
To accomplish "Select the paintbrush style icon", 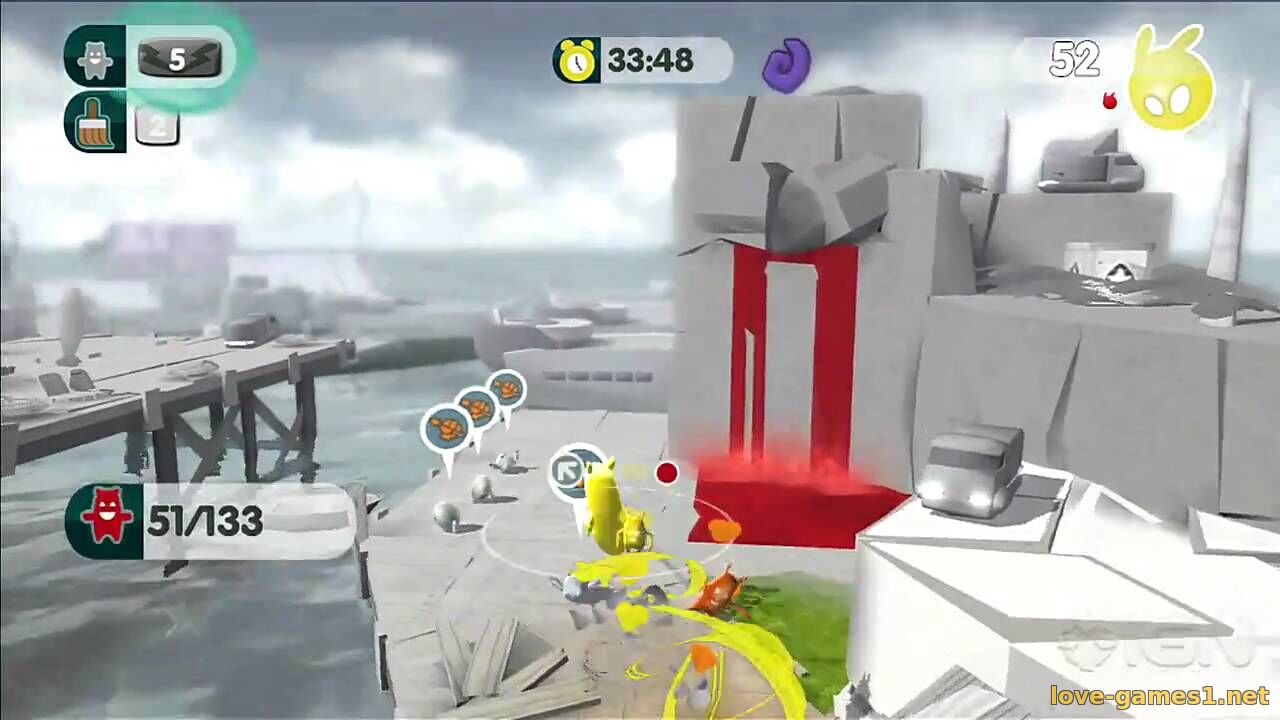I will (x=95, y=123).
